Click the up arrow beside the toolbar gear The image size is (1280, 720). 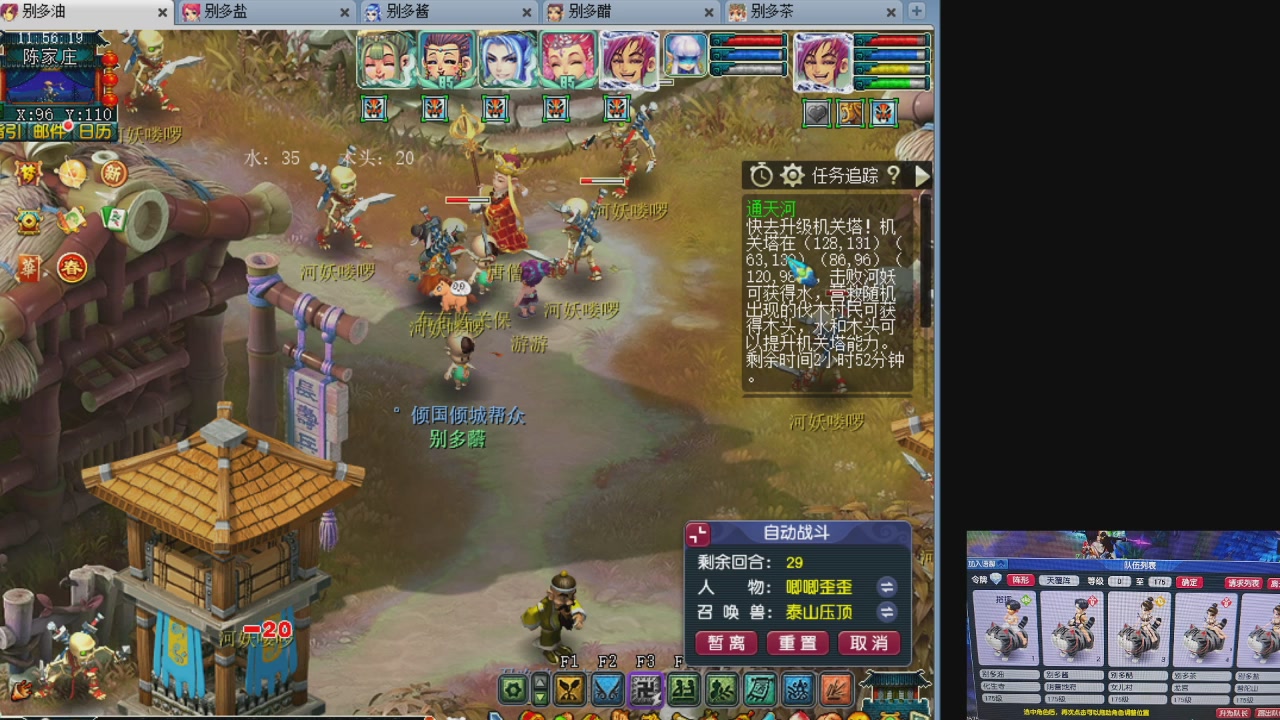(x=542, y=683)
